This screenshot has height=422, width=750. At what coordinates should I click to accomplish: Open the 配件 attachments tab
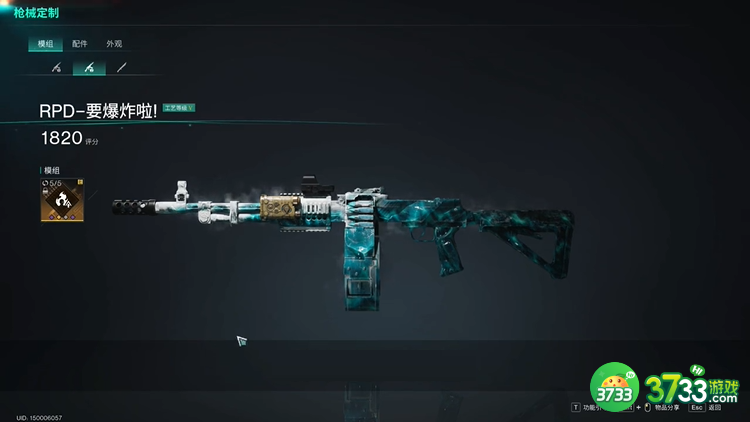80,44
